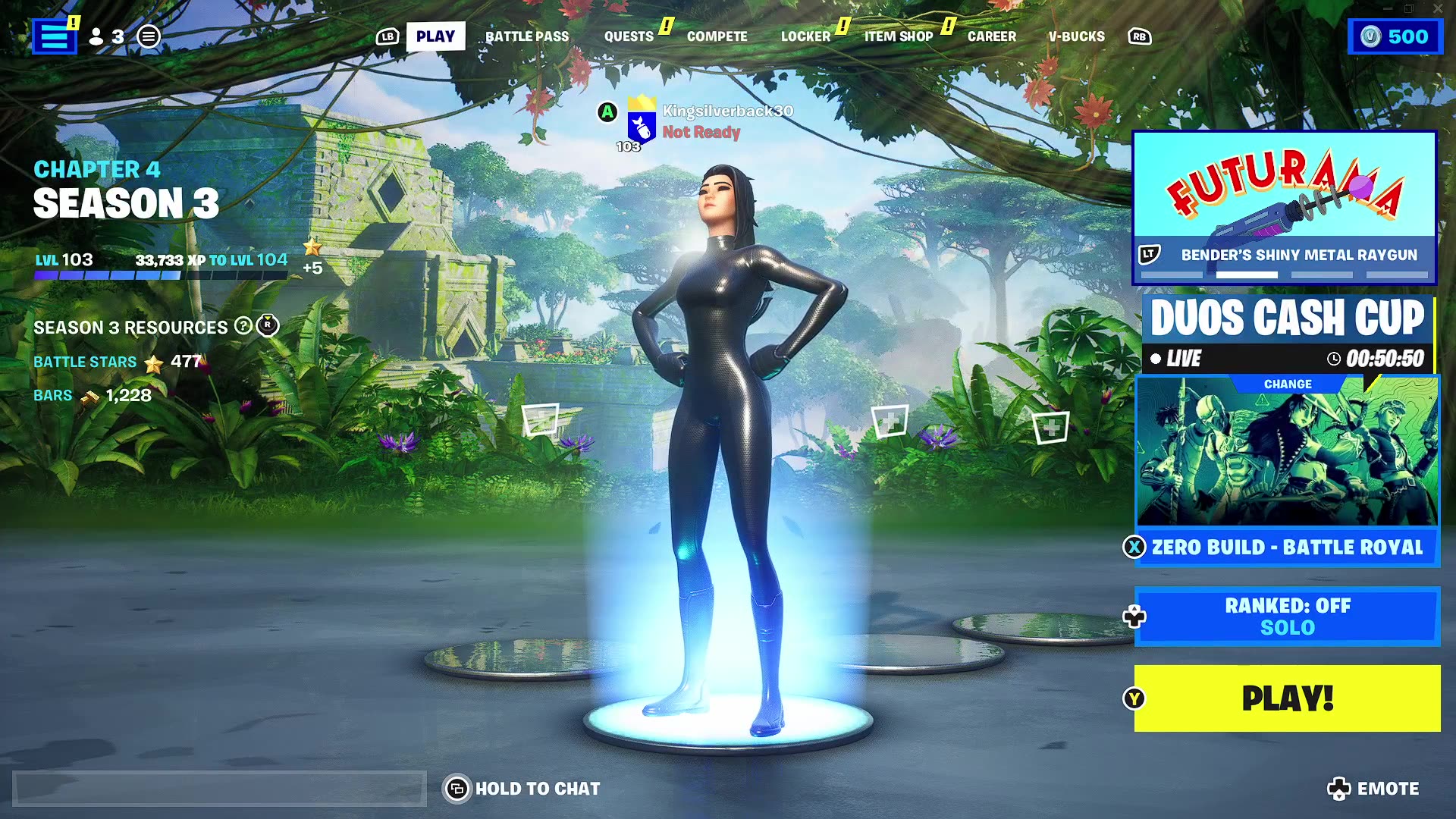The image size is (1456, 819).
Task: Click the chat input field at bottom left
Action: point(220,789)
